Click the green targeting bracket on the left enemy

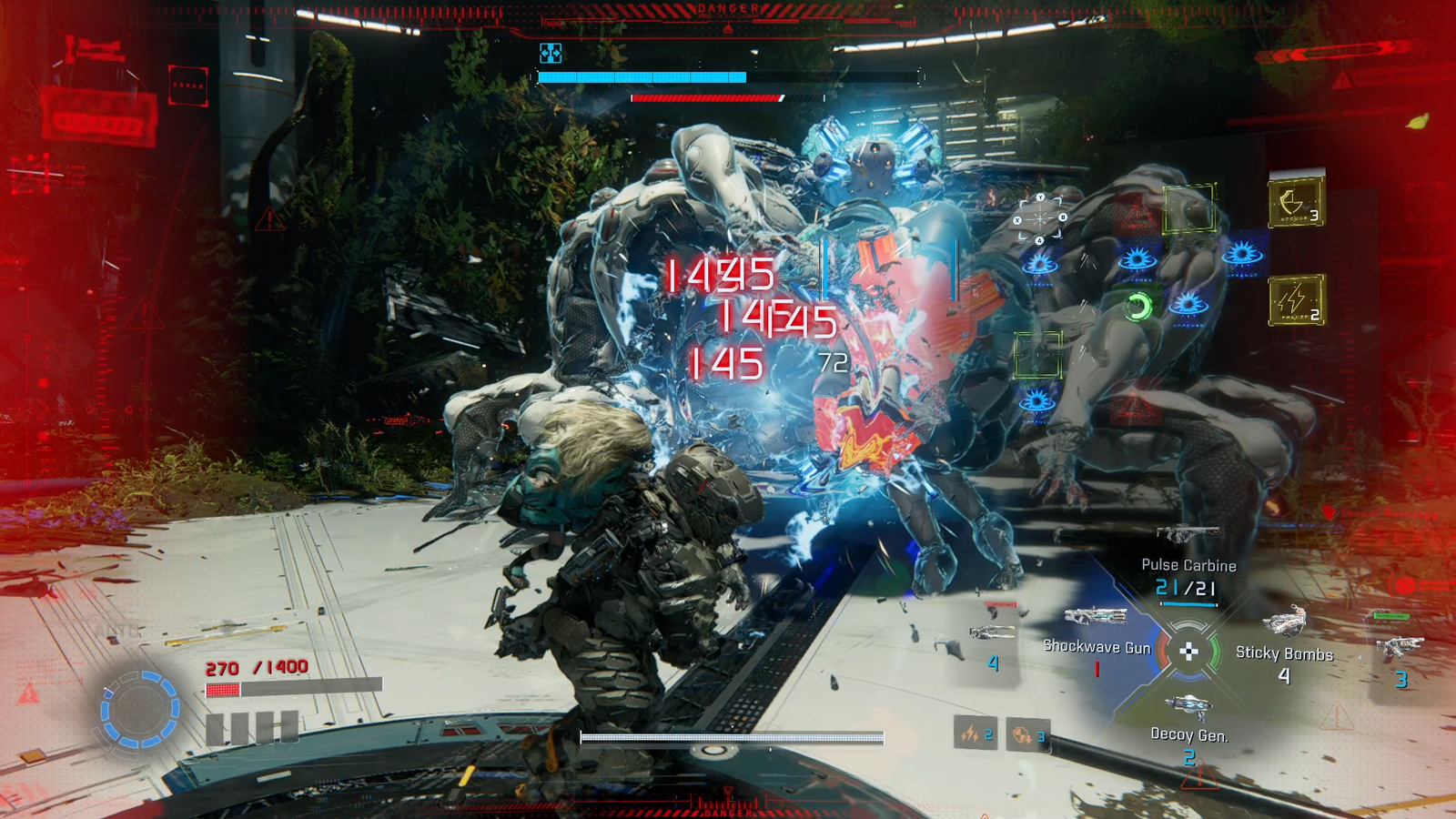[1037, 355]
